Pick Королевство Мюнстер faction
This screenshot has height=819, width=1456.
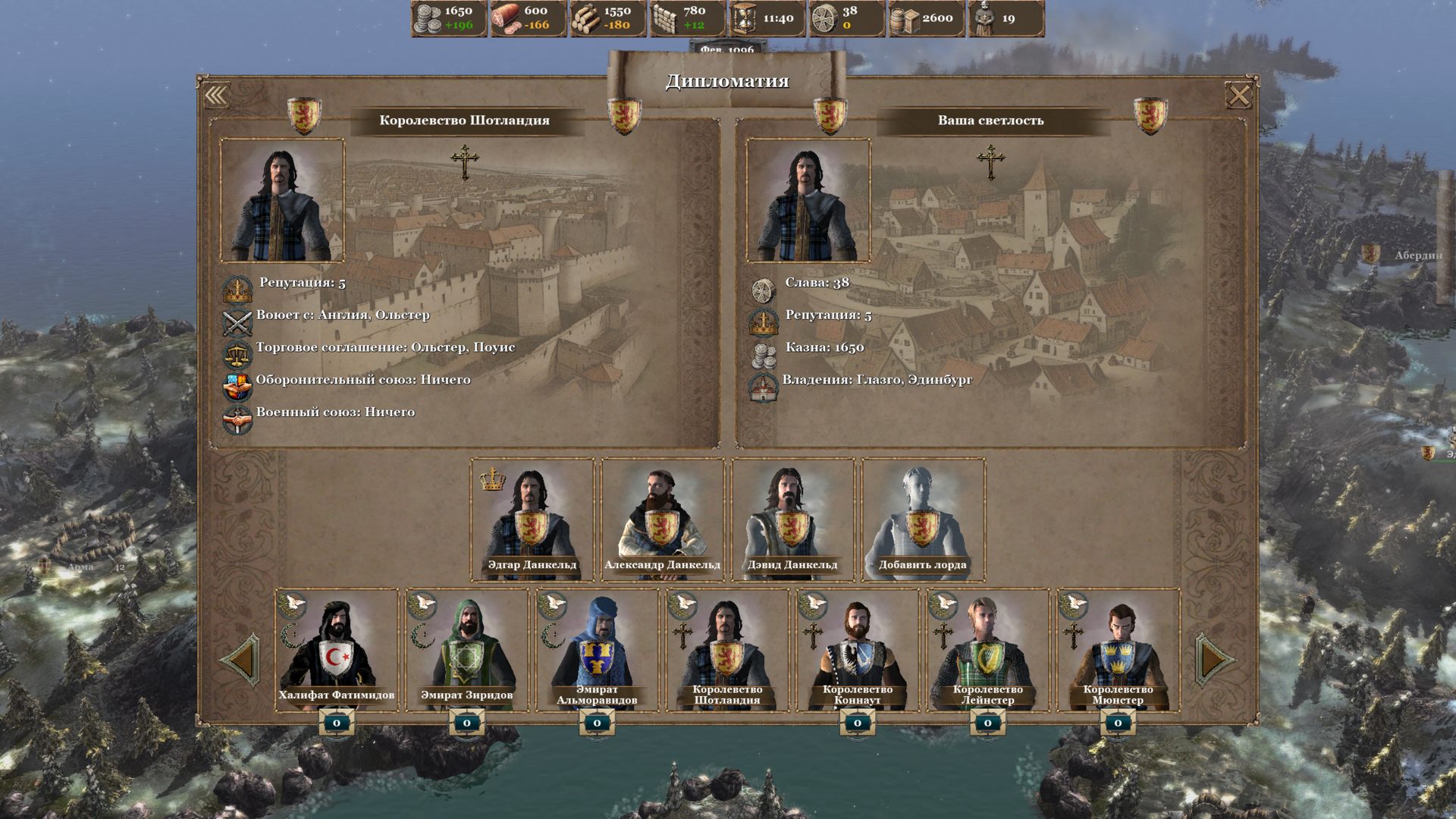tap(1118, 649)
